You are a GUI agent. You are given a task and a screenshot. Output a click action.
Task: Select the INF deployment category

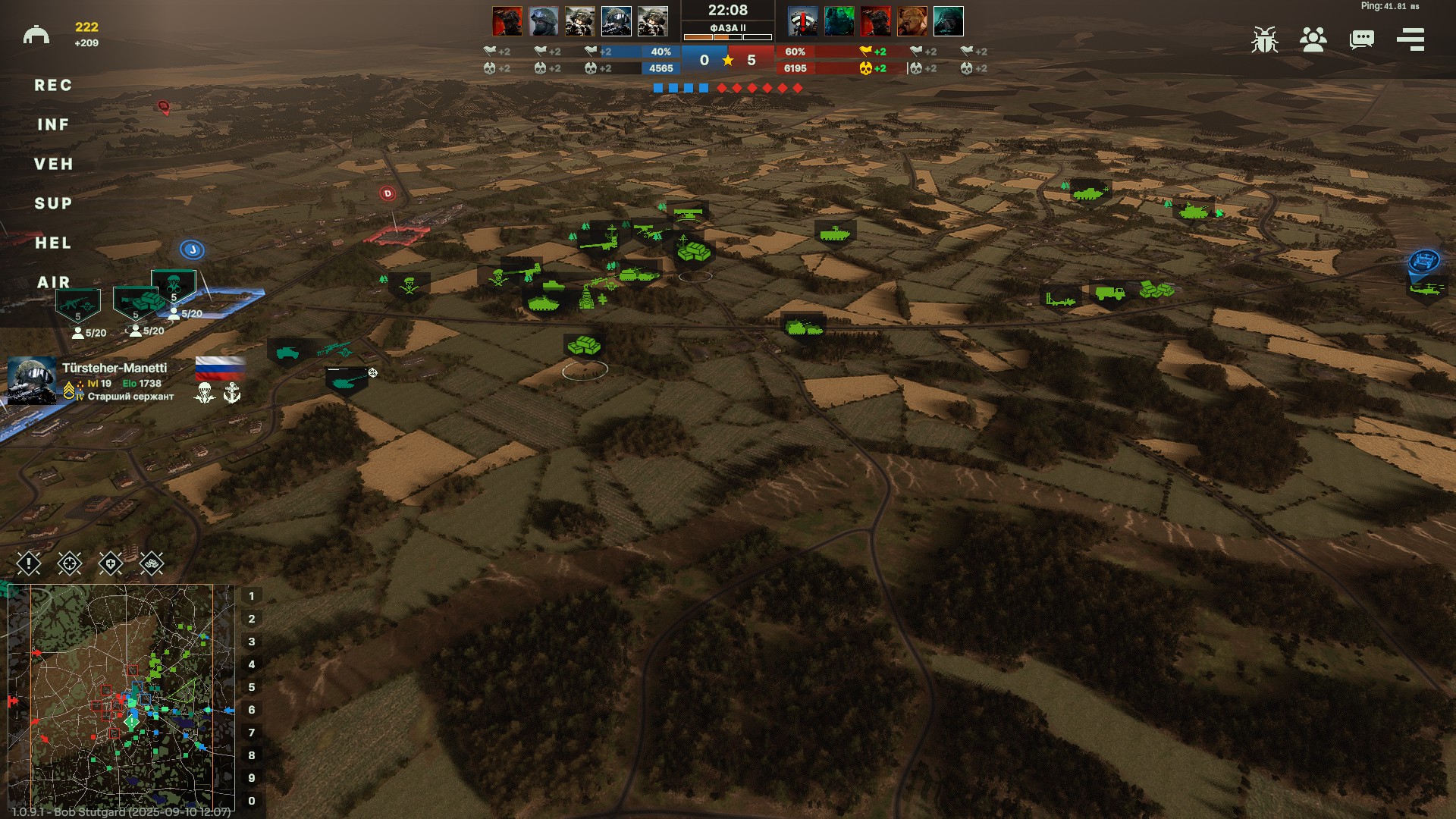coord(53,125)
